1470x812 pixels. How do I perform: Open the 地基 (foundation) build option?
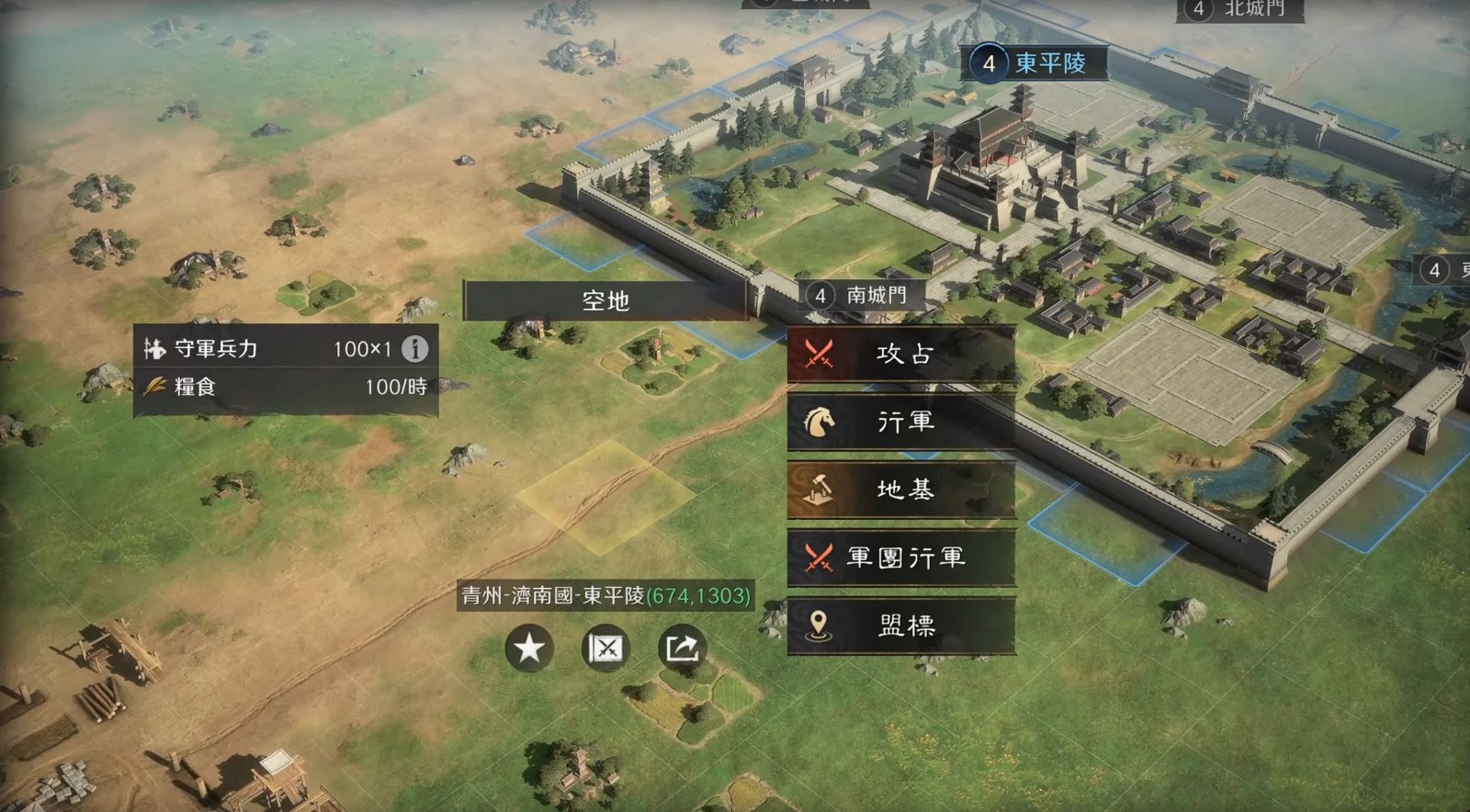[901, 490]
